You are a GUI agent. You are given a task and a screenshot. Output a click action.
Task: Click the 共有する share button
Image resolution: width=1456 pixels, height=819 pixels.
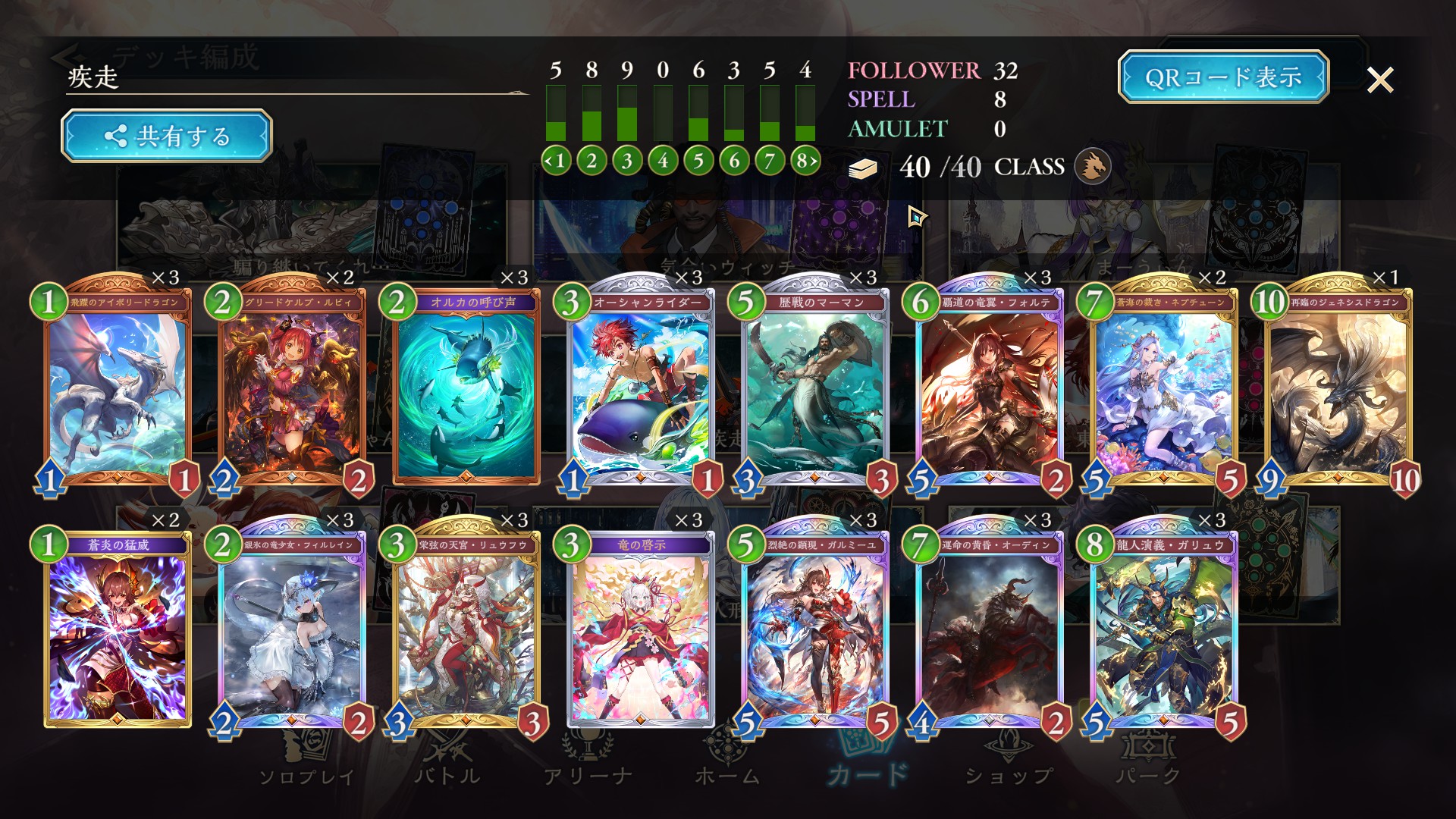[x=166, y=136]
